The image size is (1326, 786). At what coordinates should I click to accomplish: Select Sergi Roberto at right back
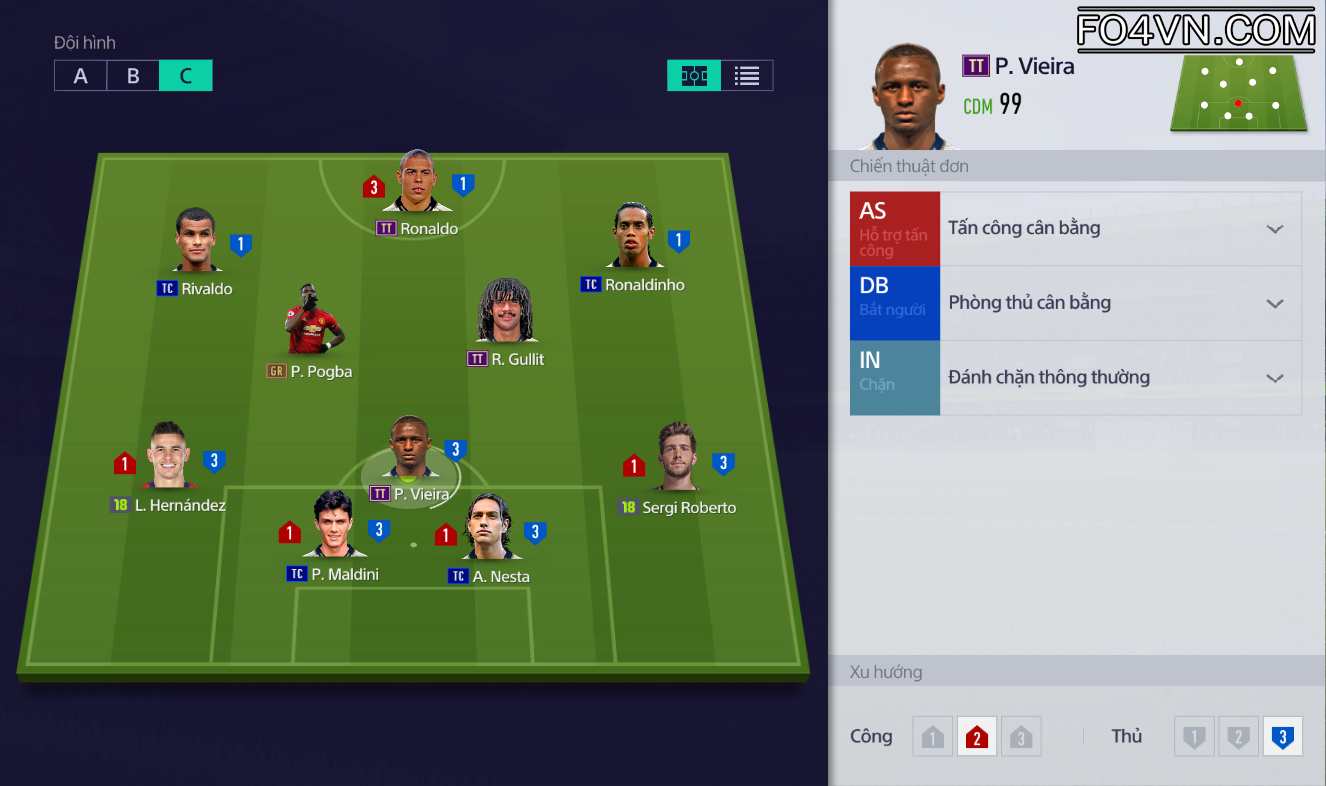677,459
